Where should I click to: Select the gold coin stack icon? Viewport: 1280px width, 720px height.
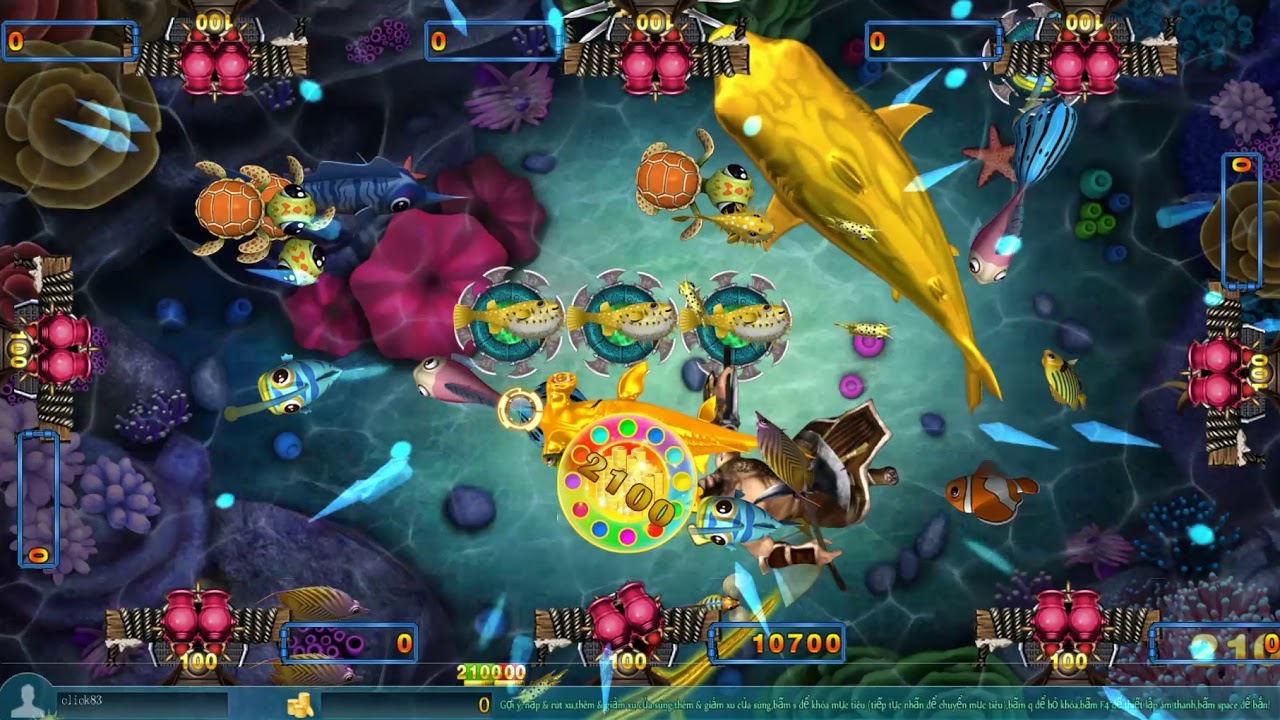pos(300,705)
